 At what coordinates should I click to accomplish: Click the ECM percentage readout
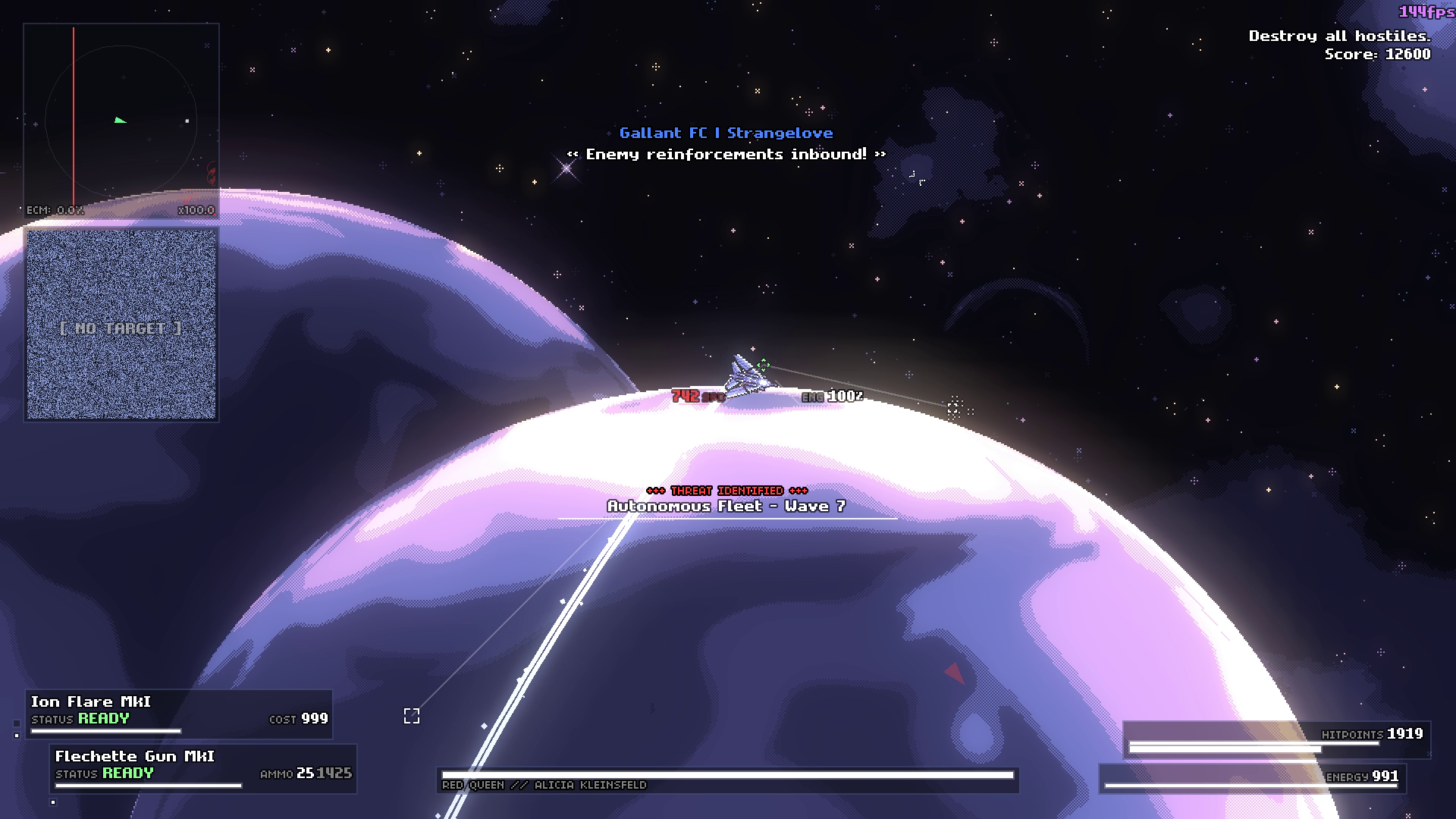(x=55, y=211)
